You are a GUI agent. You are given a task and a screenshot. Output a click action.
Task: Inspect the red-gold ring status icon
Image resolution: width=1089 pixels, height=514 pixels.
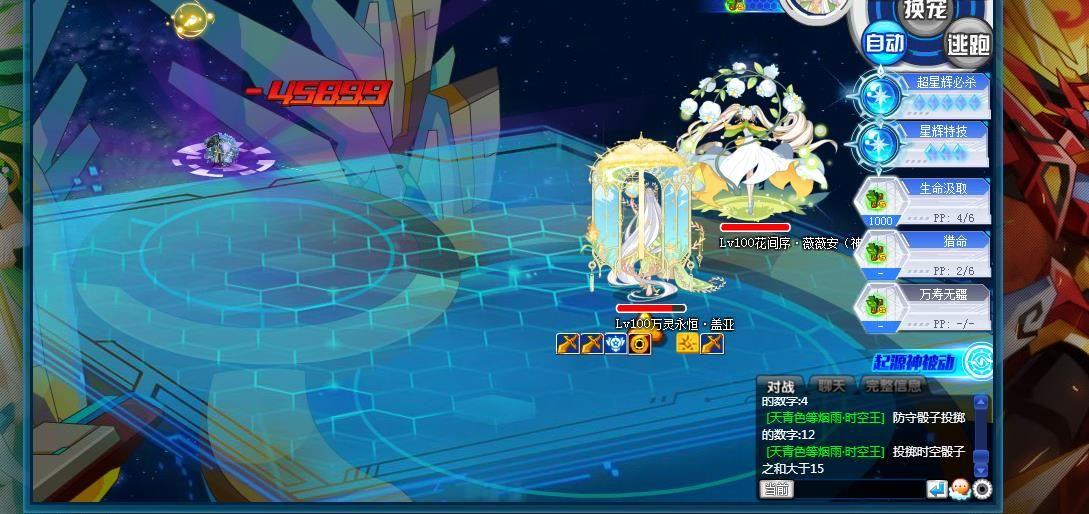(x=640, y=344)
